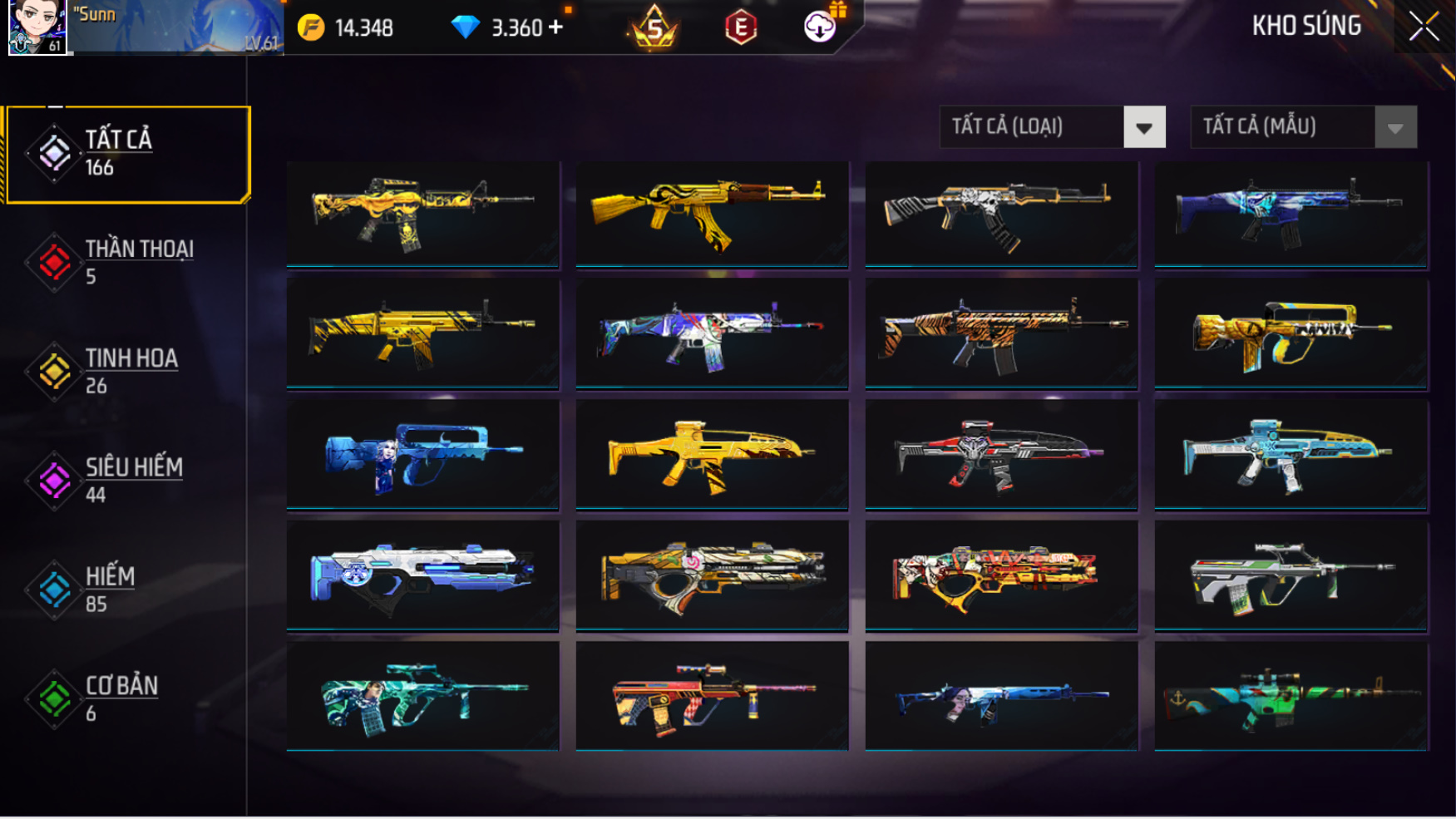Select the golden AK47 skin

(x=712, y=214)
